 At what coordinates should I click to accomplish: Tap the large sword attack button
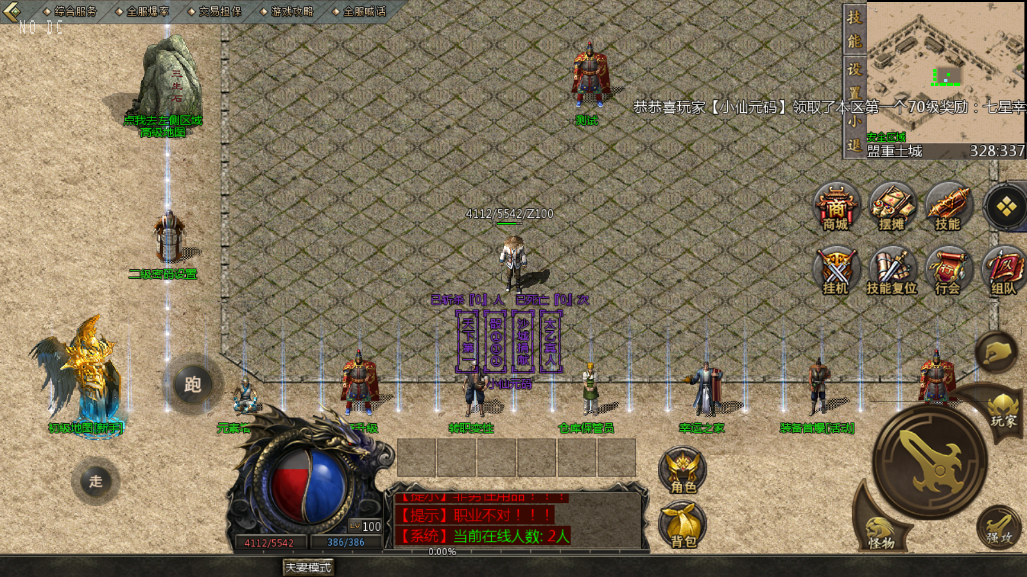point(929,459)
